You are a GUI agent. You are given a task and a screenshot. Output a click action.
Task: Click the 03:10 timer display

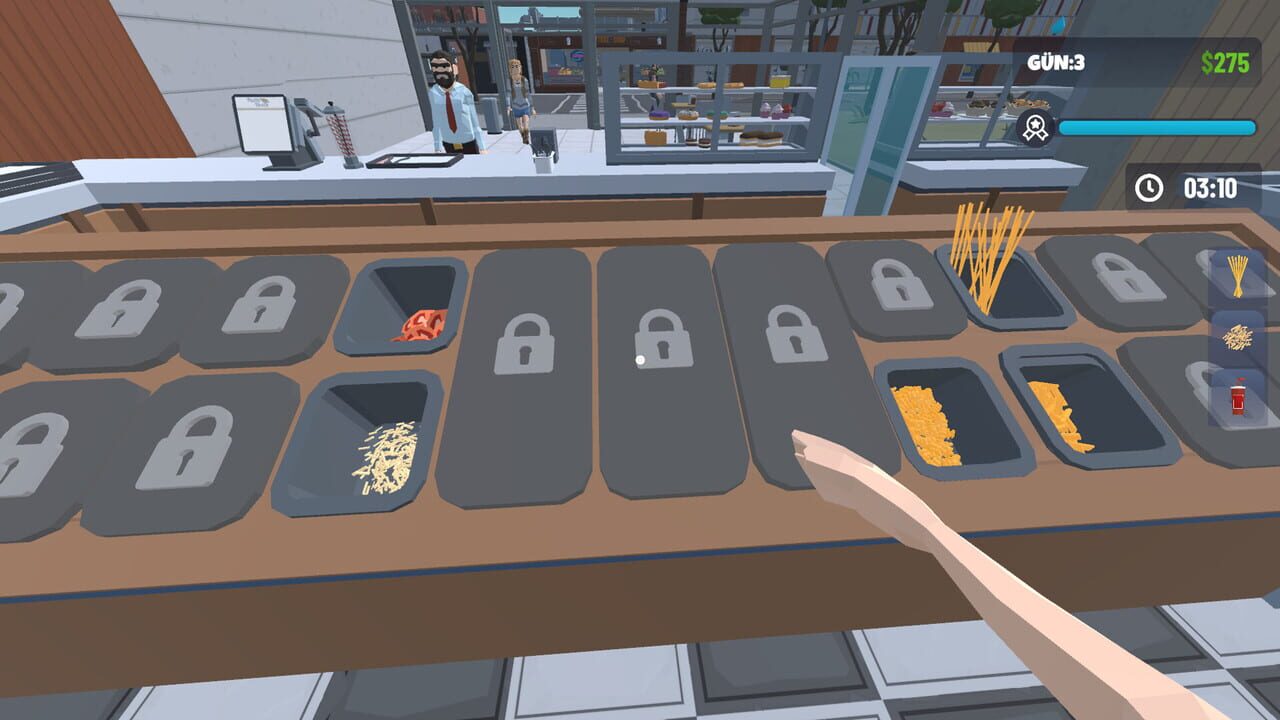point(1212,186)
